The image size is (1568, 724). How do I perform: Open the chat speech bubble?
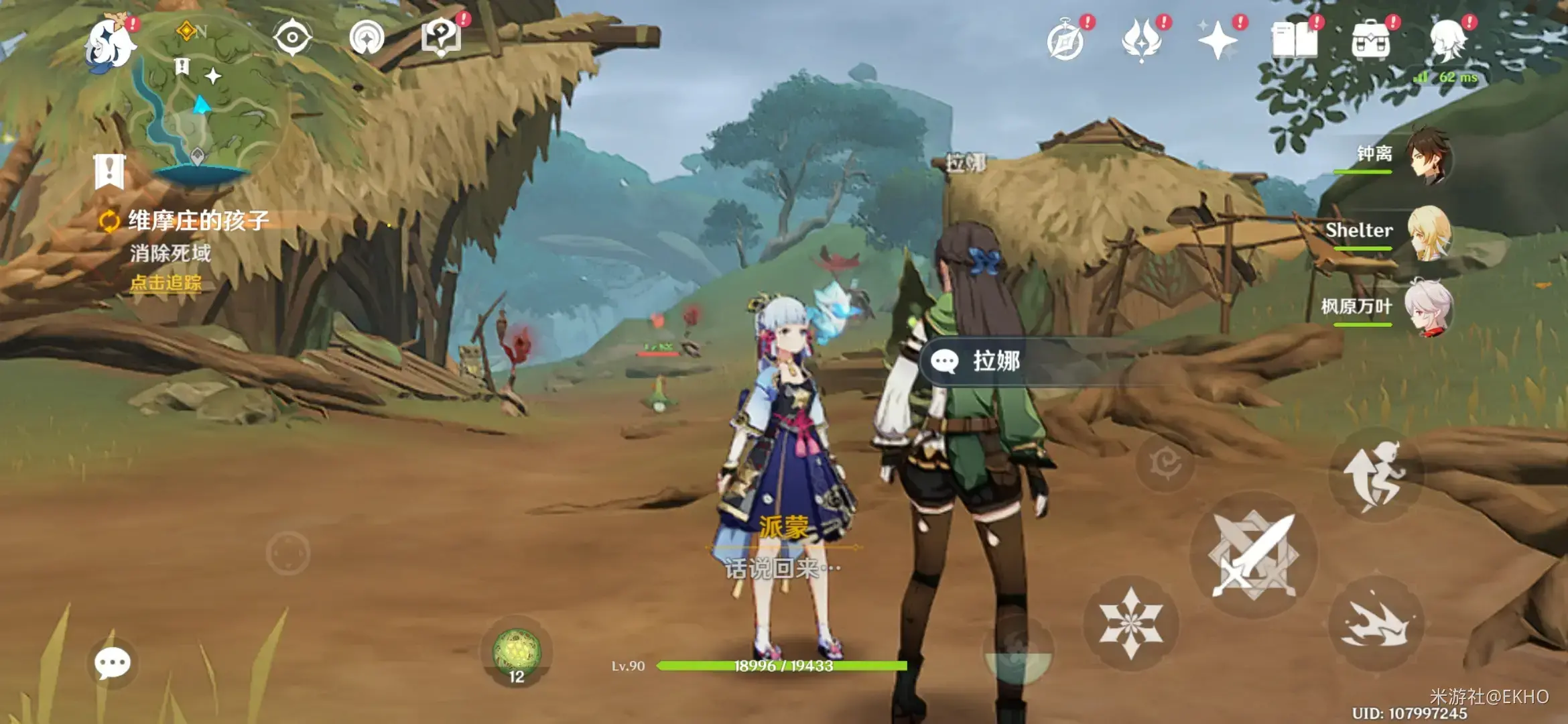[112, 663]
